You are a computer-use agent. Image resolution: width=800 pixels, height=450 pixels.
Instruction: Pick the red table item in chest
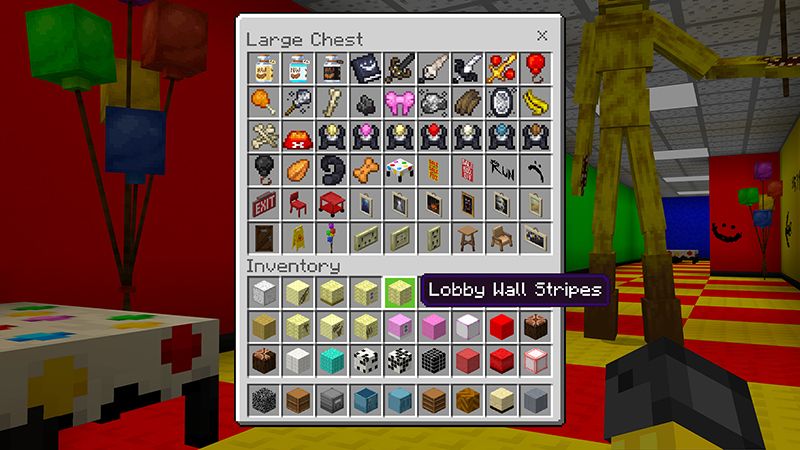(332, 203)
